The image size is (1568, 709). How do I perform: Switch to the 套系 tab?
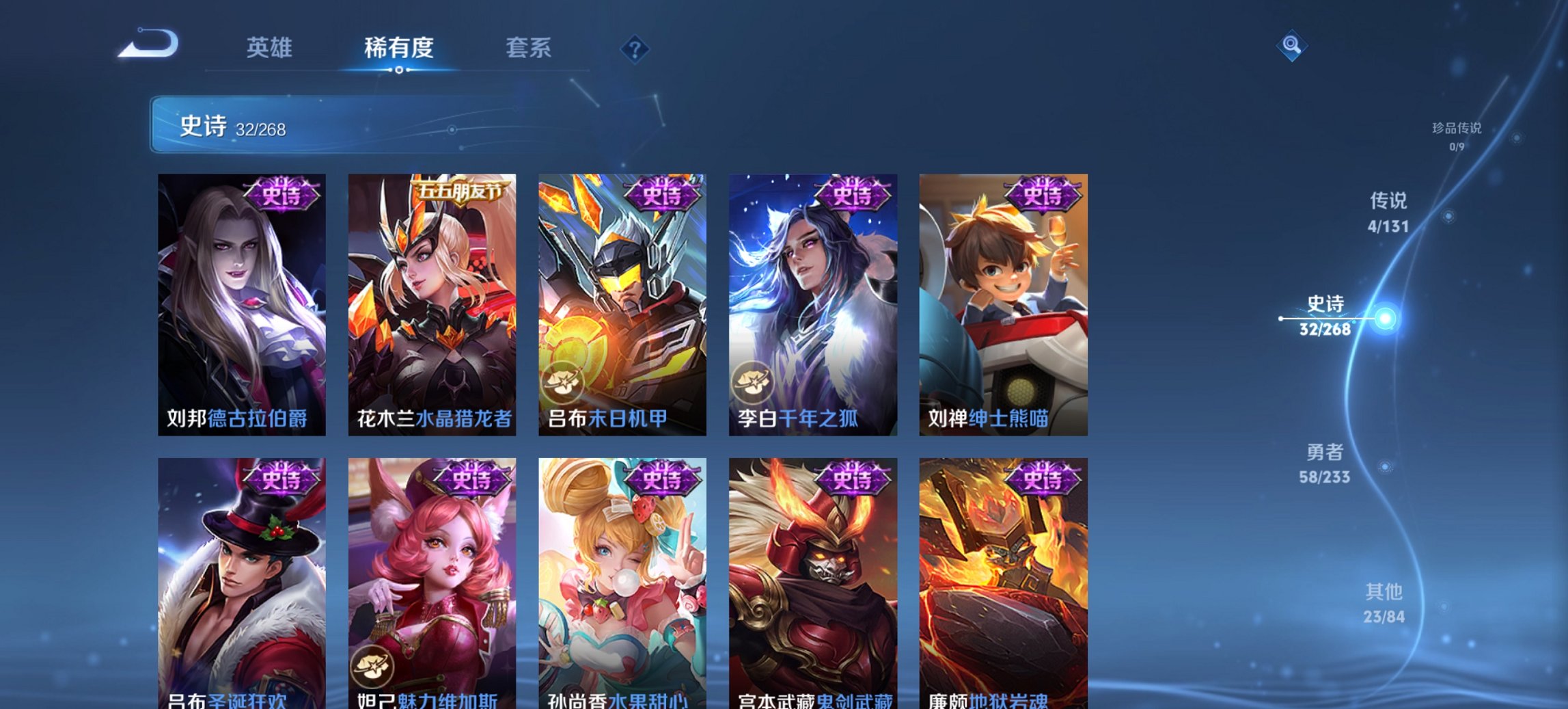pos(529,48)
